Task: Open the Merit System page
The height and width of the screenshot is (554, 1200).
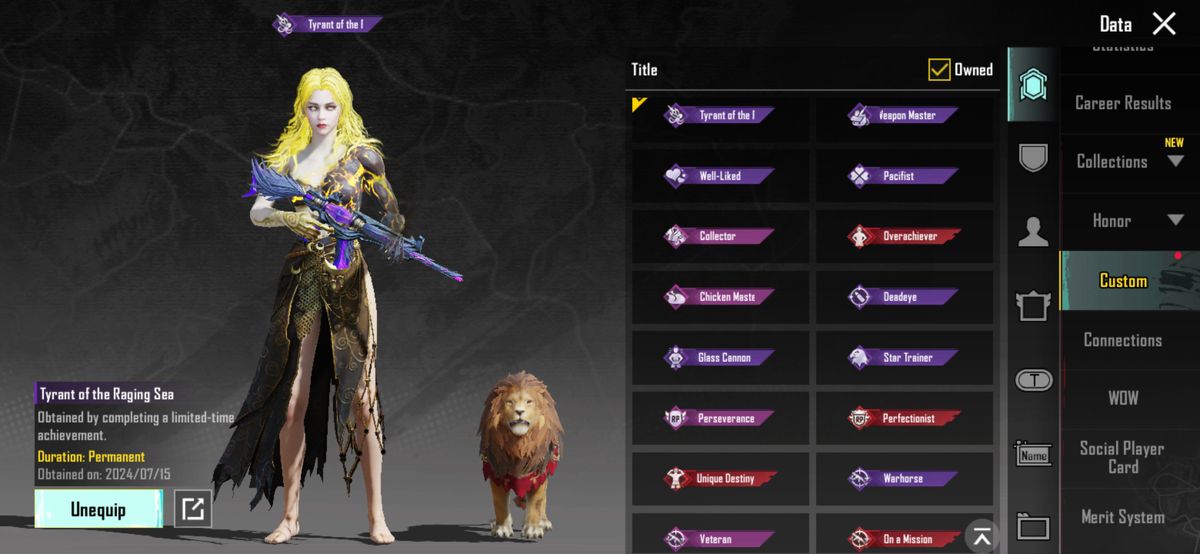Action: [1123, 517]
